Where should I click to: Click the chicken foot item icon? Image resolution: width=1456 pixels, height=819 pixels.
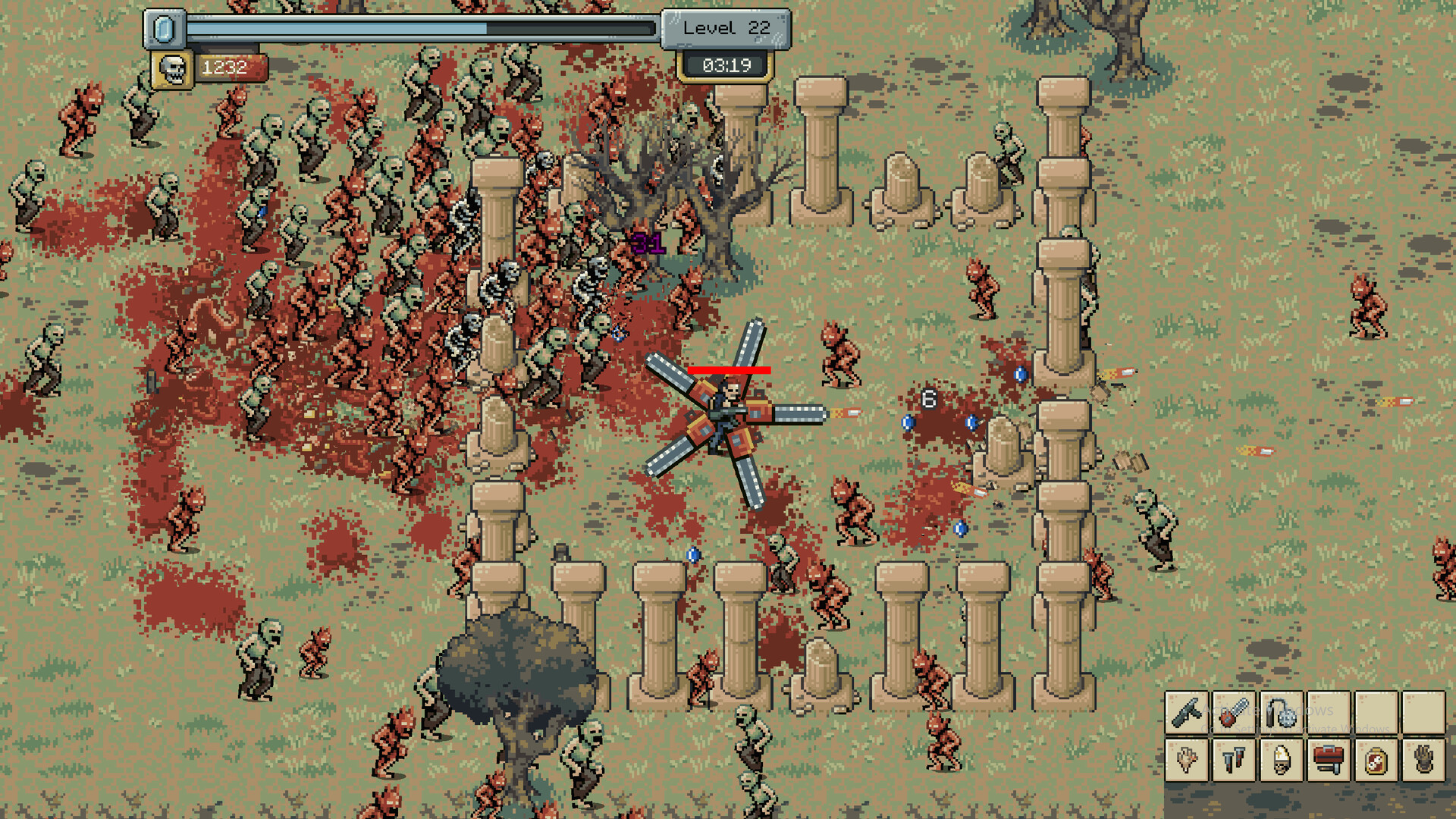click(x=1187, y=760)
